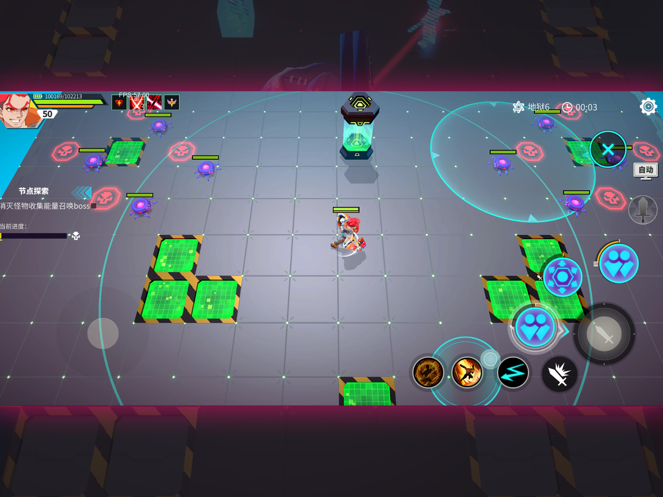
Task: Open the 节点探索 objective tracker
Action: point(34,191)
